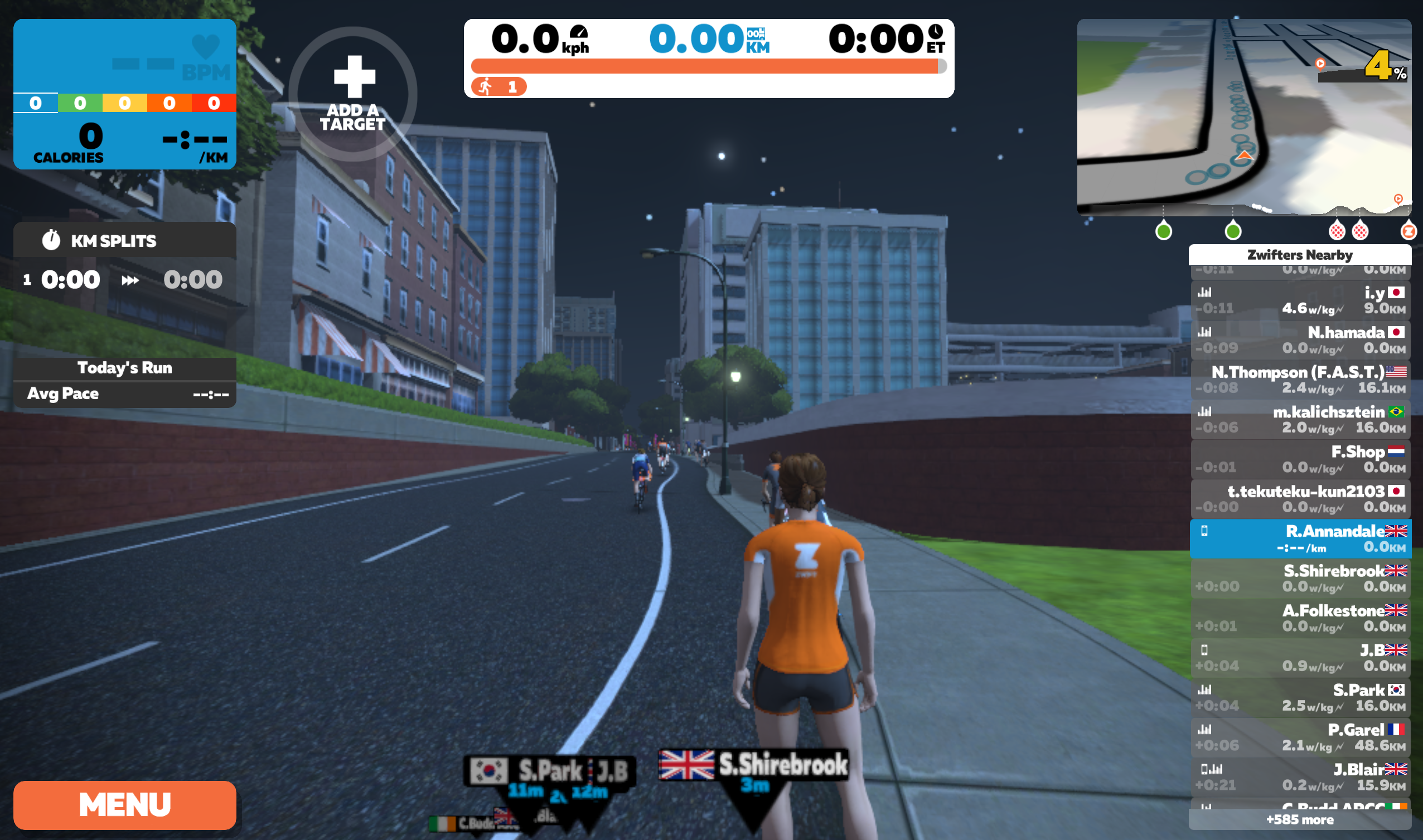The image size is (1423, 840).
Task: Select t.tekuteku-kun2103 rider entry
Action: (1300, 499)
